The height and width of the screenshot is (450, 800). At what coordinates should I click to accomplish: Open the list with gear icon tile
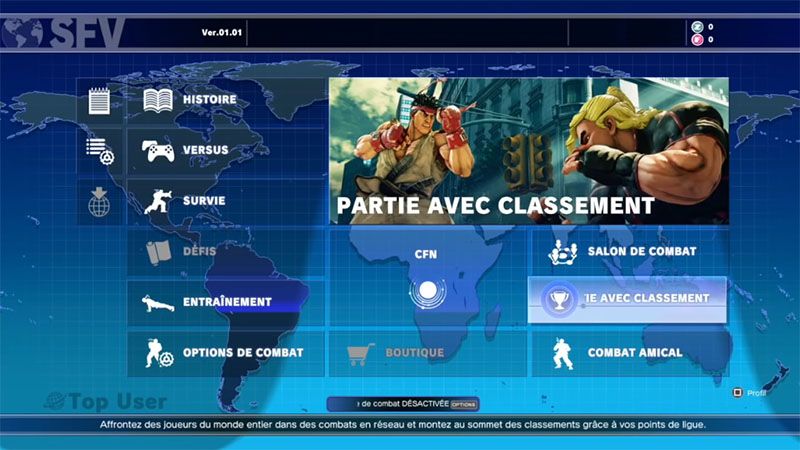click(99, 151)
